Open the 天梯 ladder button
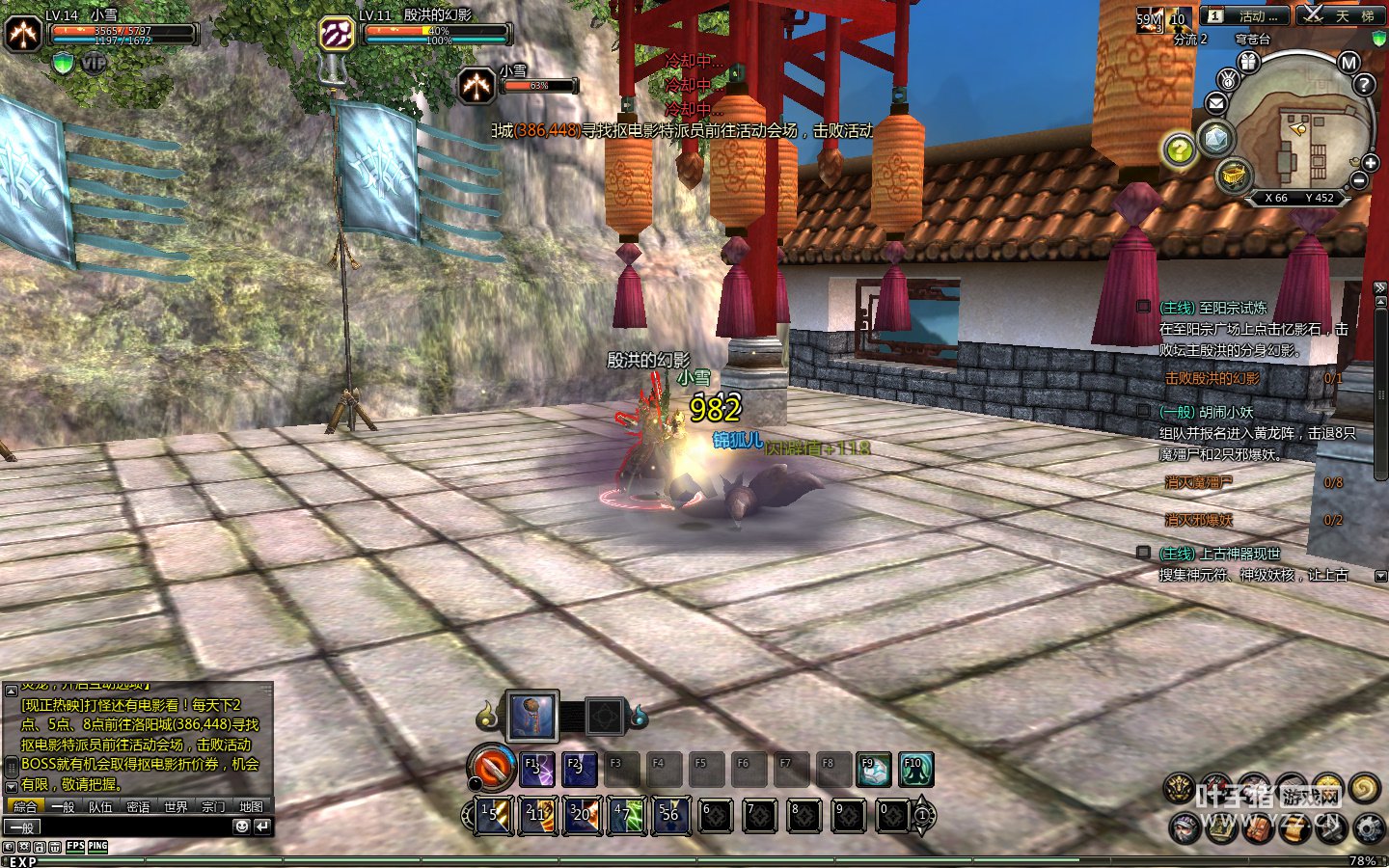The height and width of the screenshot is (868, 1389). coord(1339,16)
